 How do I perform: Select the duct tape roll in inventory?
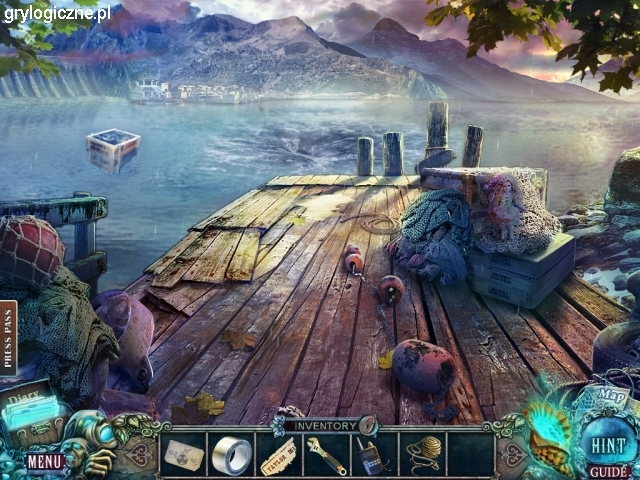tap(232, 455)
